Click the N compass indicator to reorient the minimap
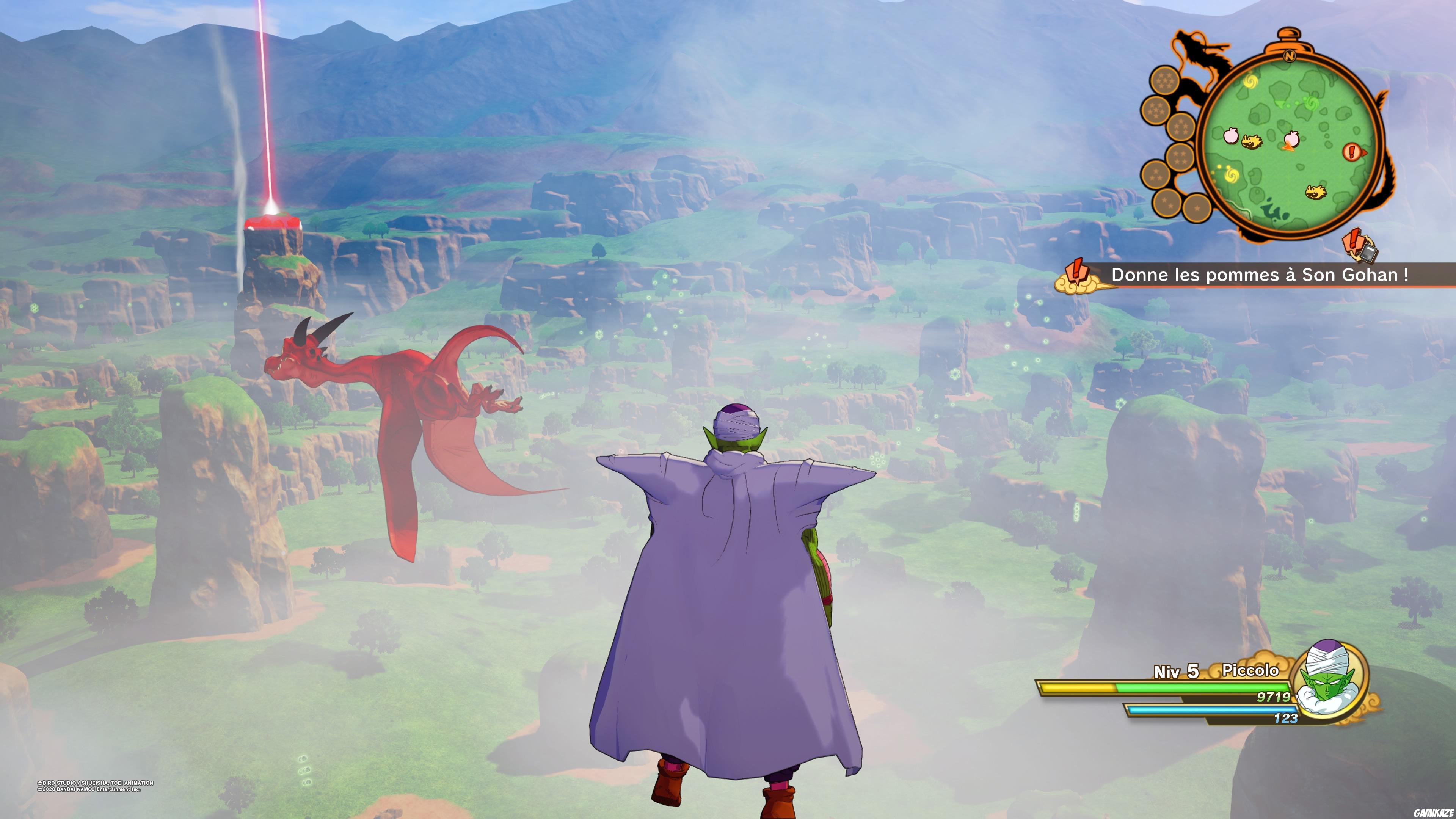1456x819 pixels. (x=1290, y=56)
